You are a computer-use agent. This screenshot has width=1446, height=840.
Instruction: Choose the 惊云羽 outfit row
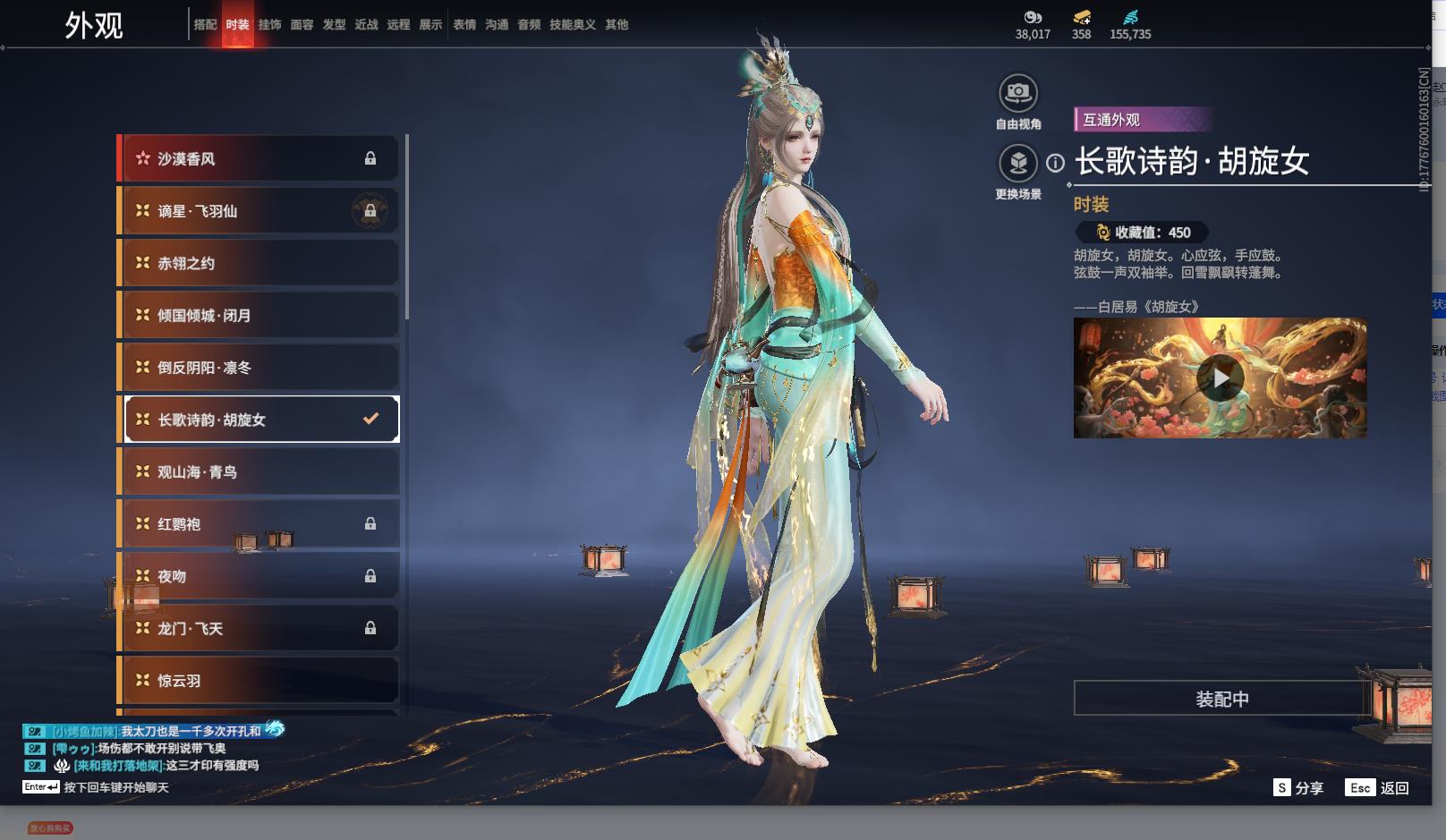[x=259, y=681]
